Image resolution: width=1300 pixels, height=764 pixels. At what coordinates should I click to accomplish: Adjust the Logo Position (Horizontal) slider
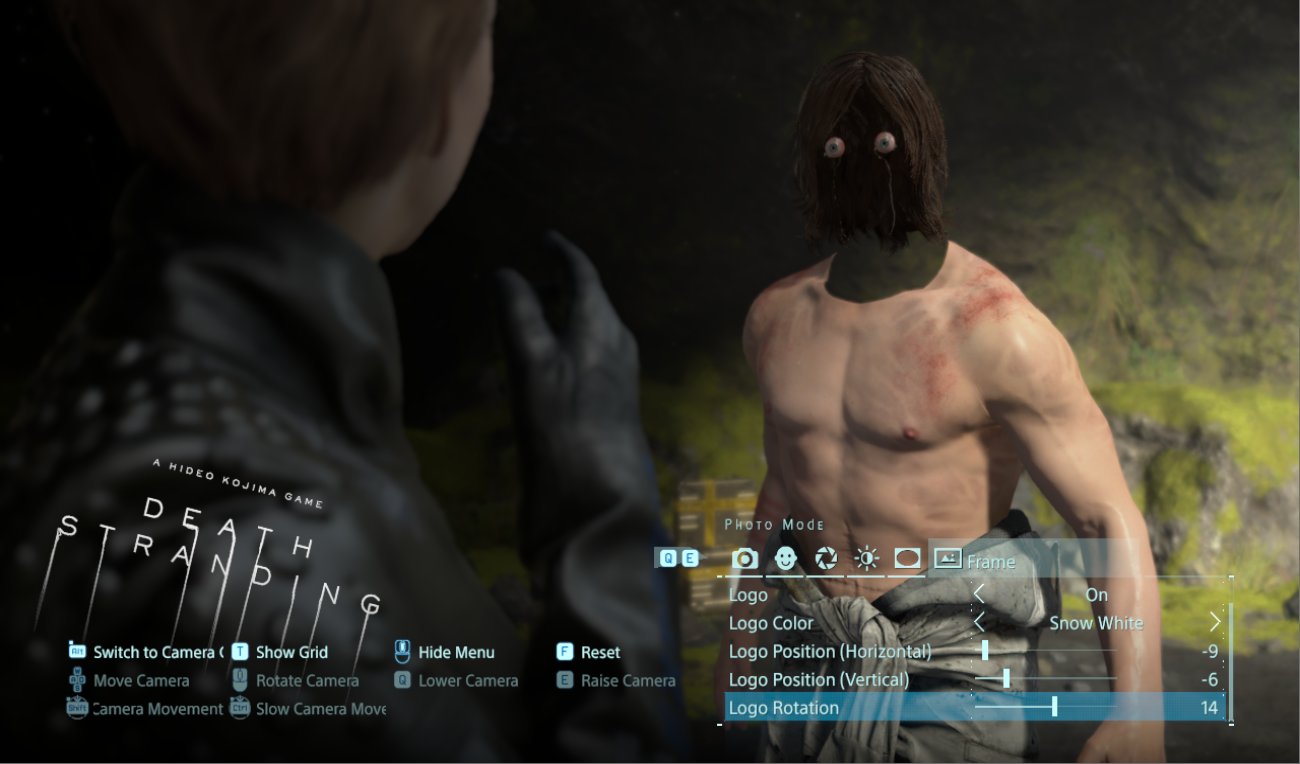[x=985, y=651]
